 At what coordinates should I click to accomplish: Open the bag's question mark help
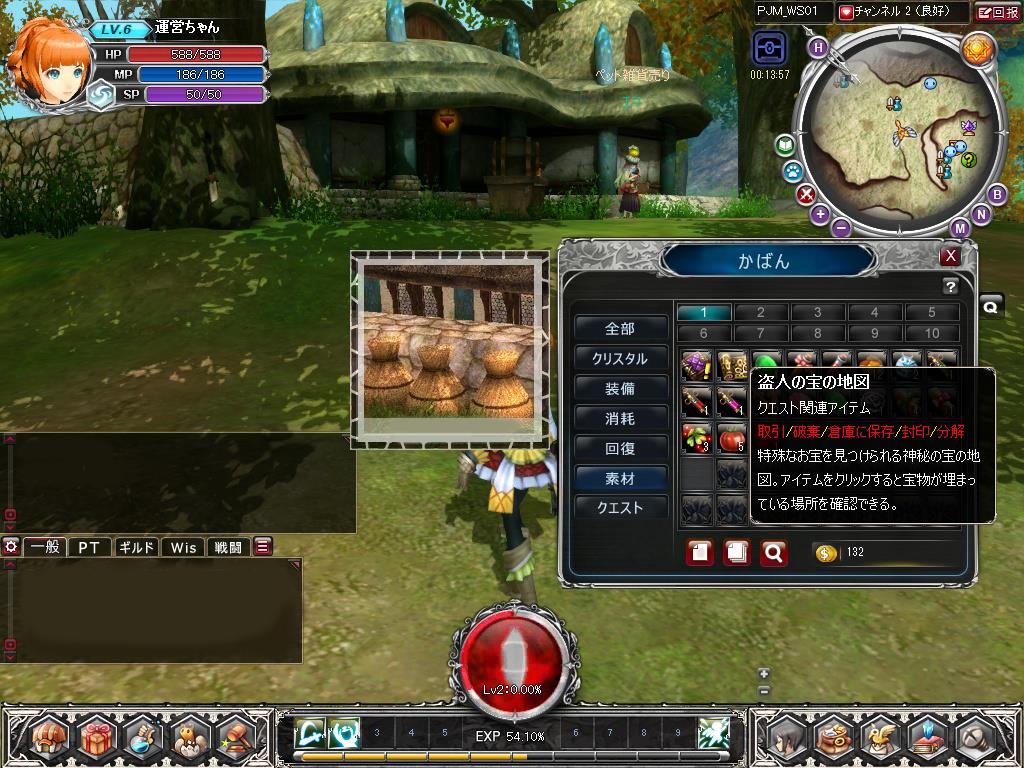[950, 287]
